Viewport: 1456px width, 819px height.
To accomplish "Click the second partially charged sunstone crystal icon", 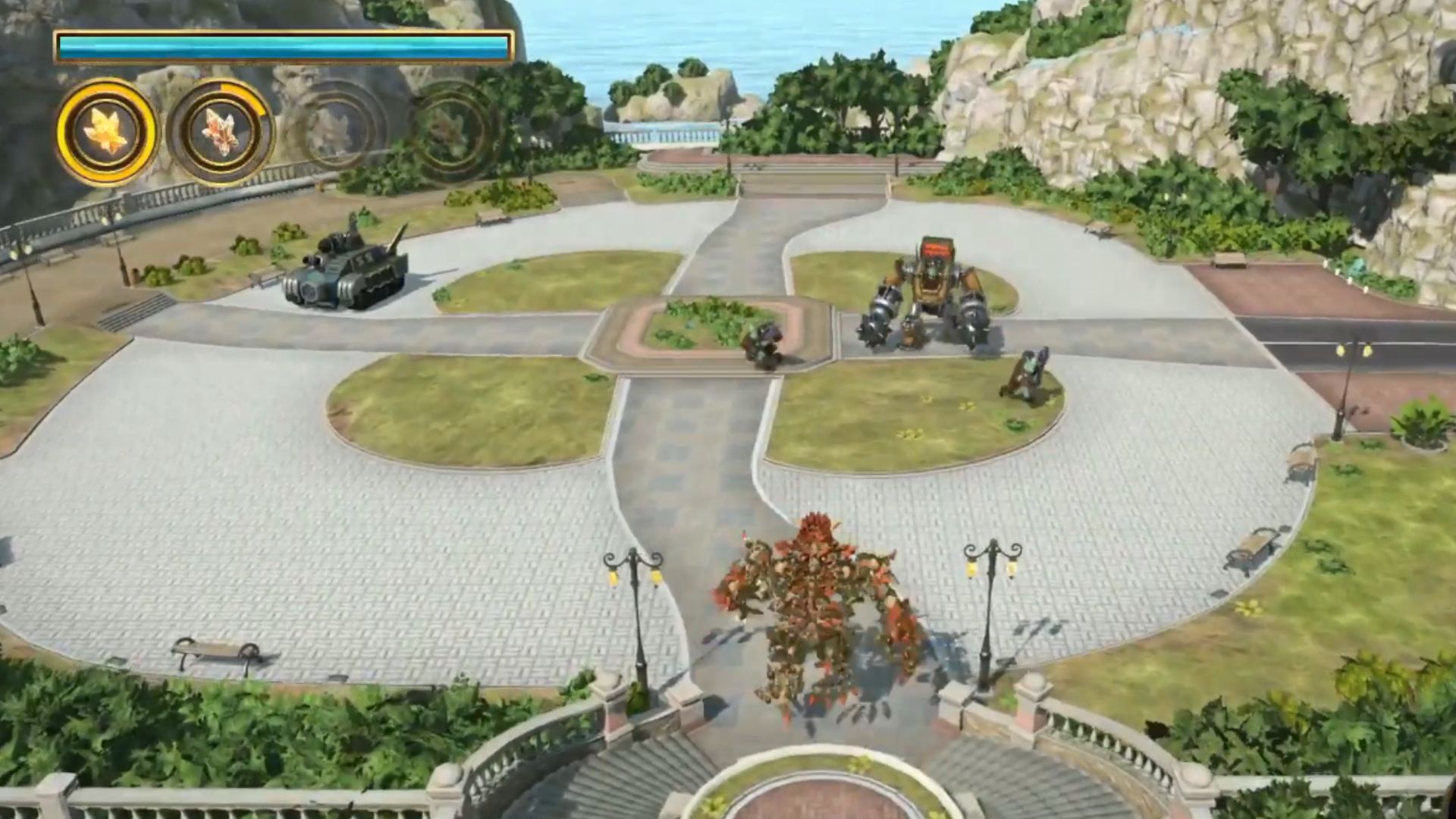I will (220, 130).
